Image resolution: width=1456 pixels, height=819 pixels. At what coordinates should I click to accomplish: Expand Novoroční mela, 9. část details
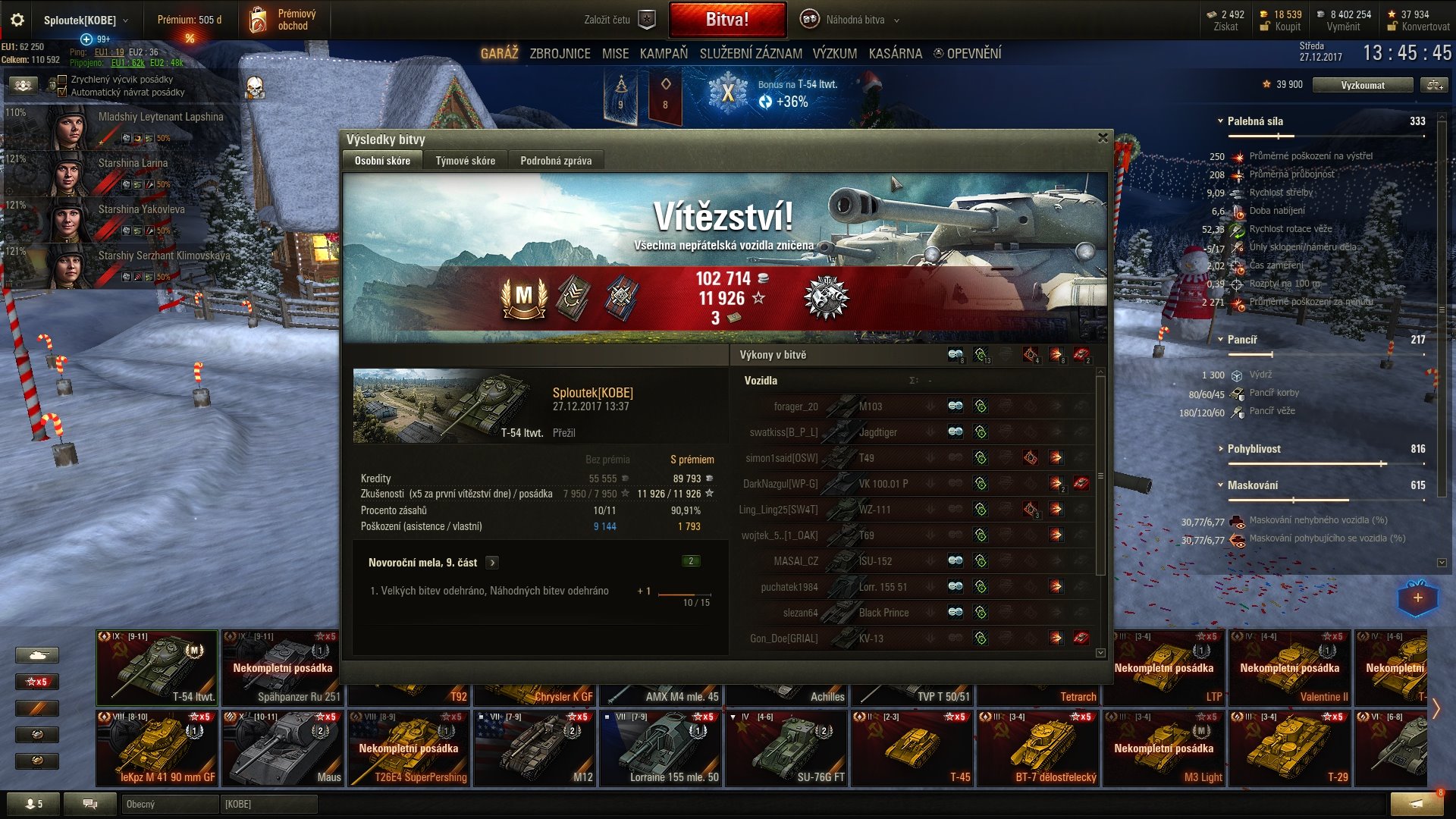(494, 562)
